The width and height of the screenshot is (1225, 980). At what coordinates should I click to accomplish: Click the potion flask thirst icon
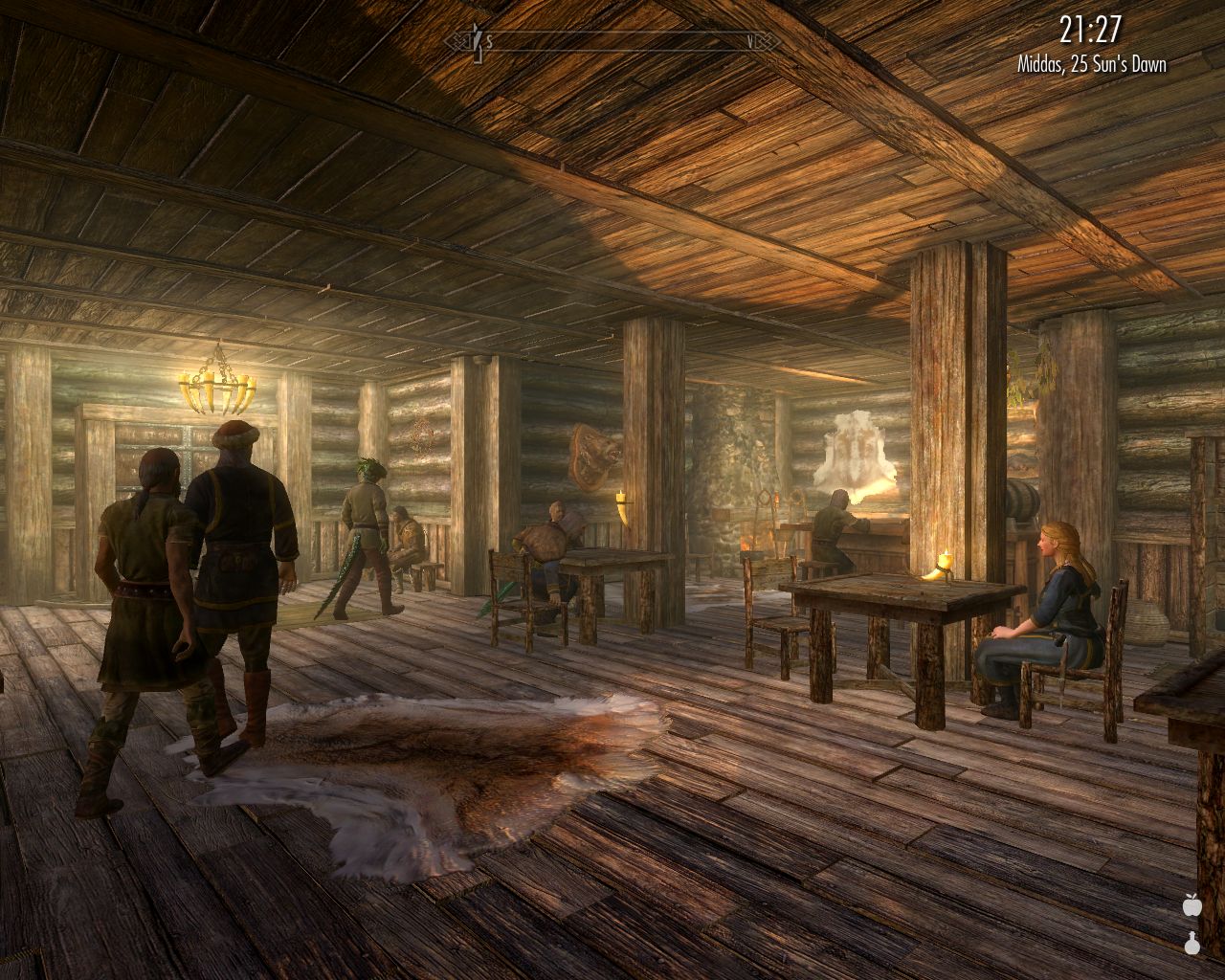click(1192, 943)
